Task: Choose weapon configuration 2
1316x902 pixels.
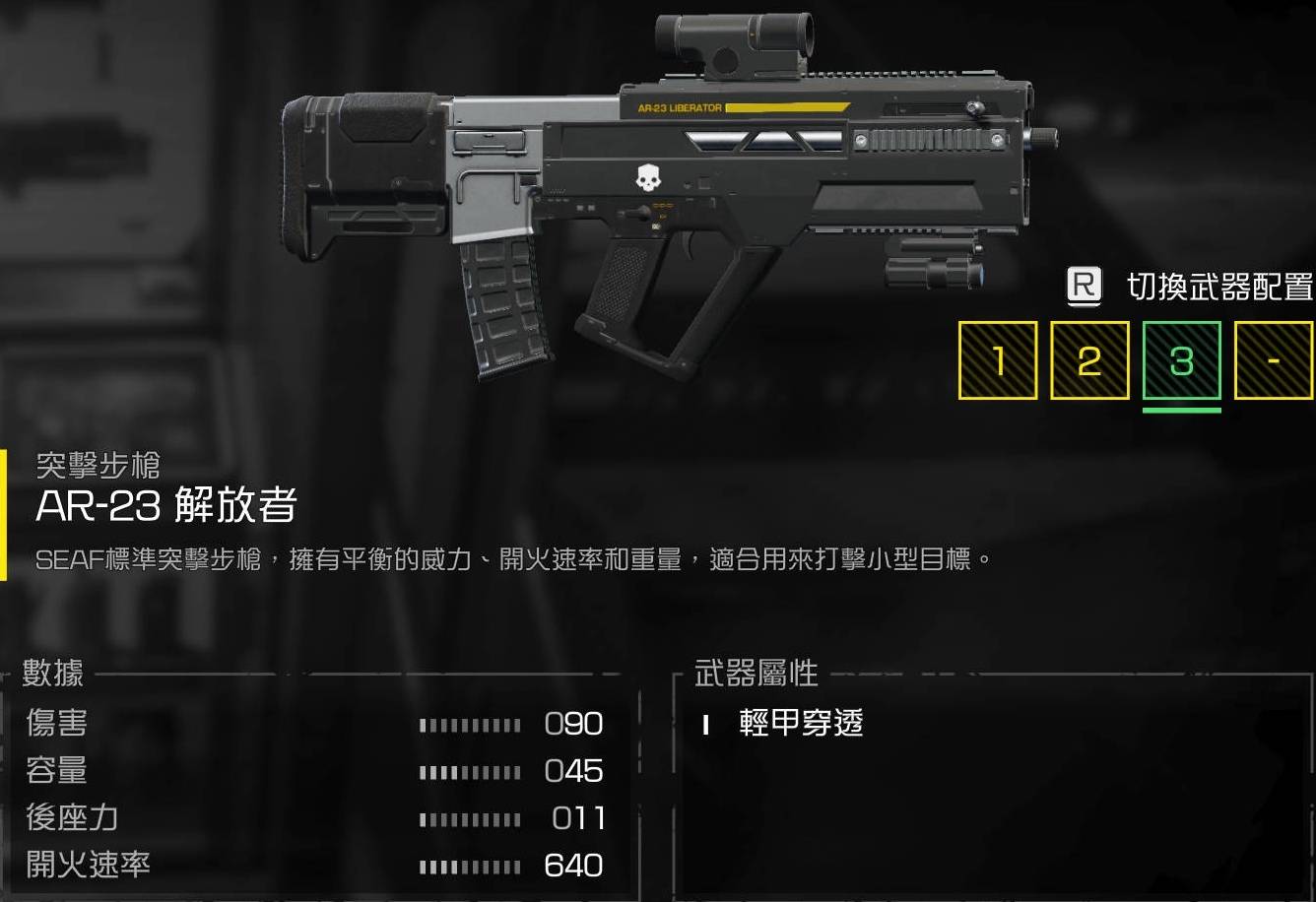Action: coord(1089,360)
